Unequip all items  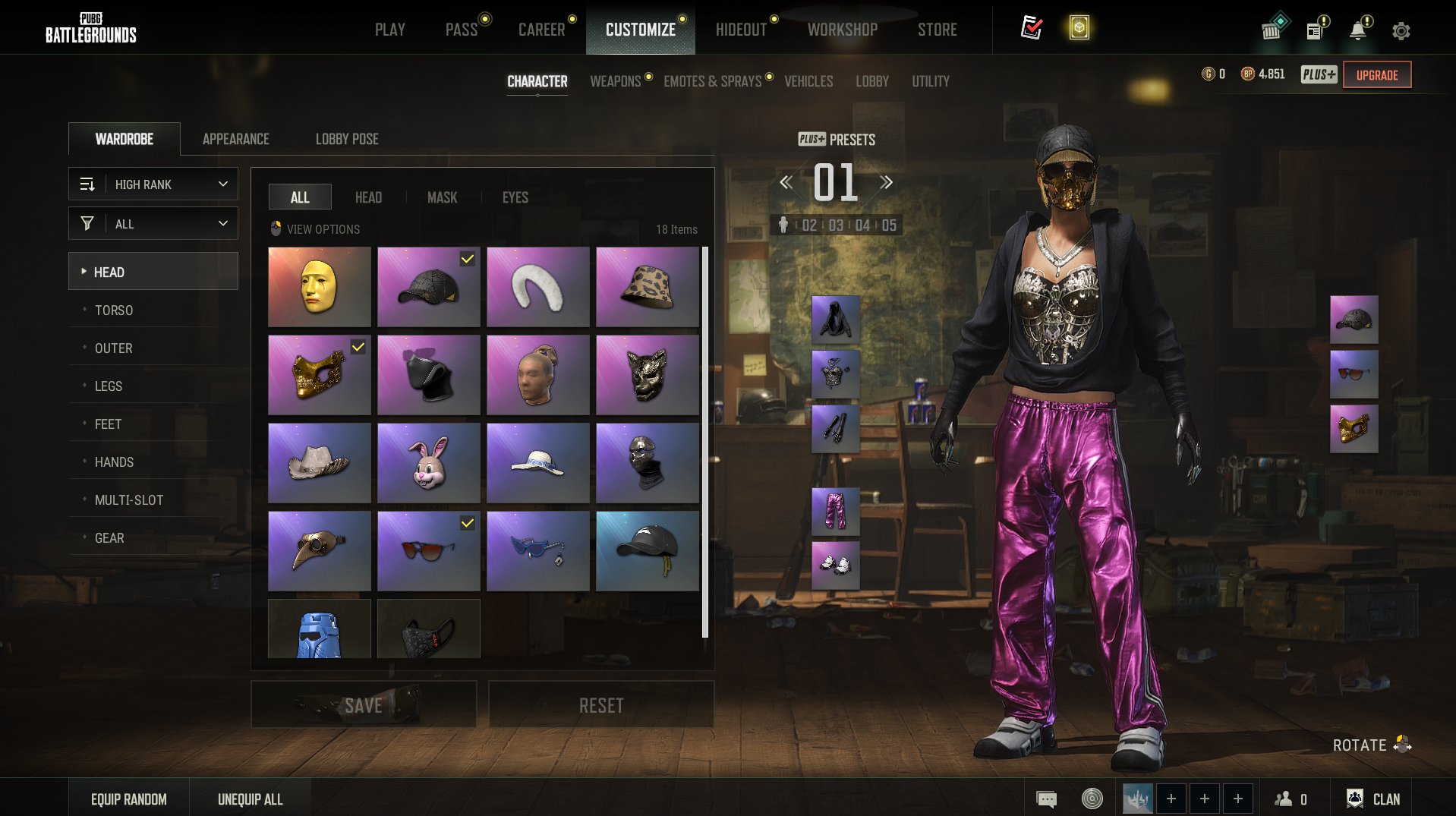tap(250, 799)
